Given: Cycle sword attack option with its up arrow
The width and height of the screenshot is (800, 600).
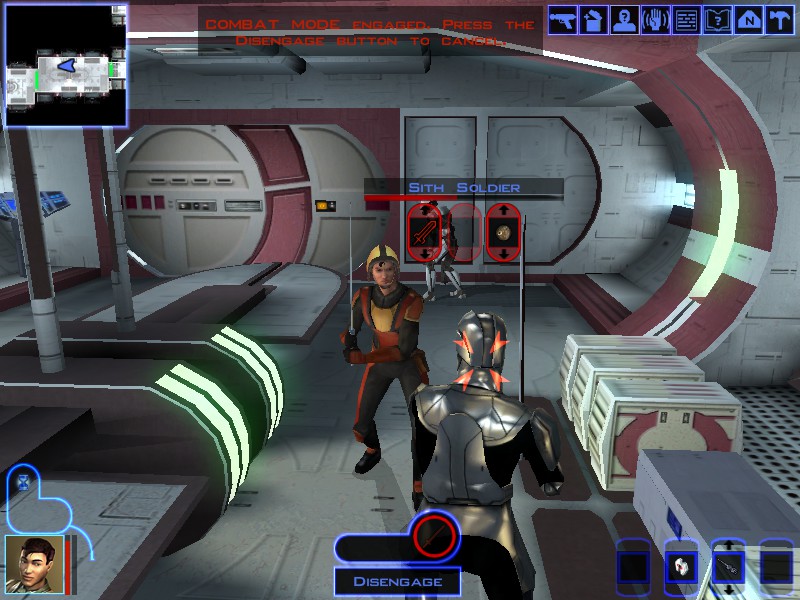Looking at the screenshot, I should [424, 211].
